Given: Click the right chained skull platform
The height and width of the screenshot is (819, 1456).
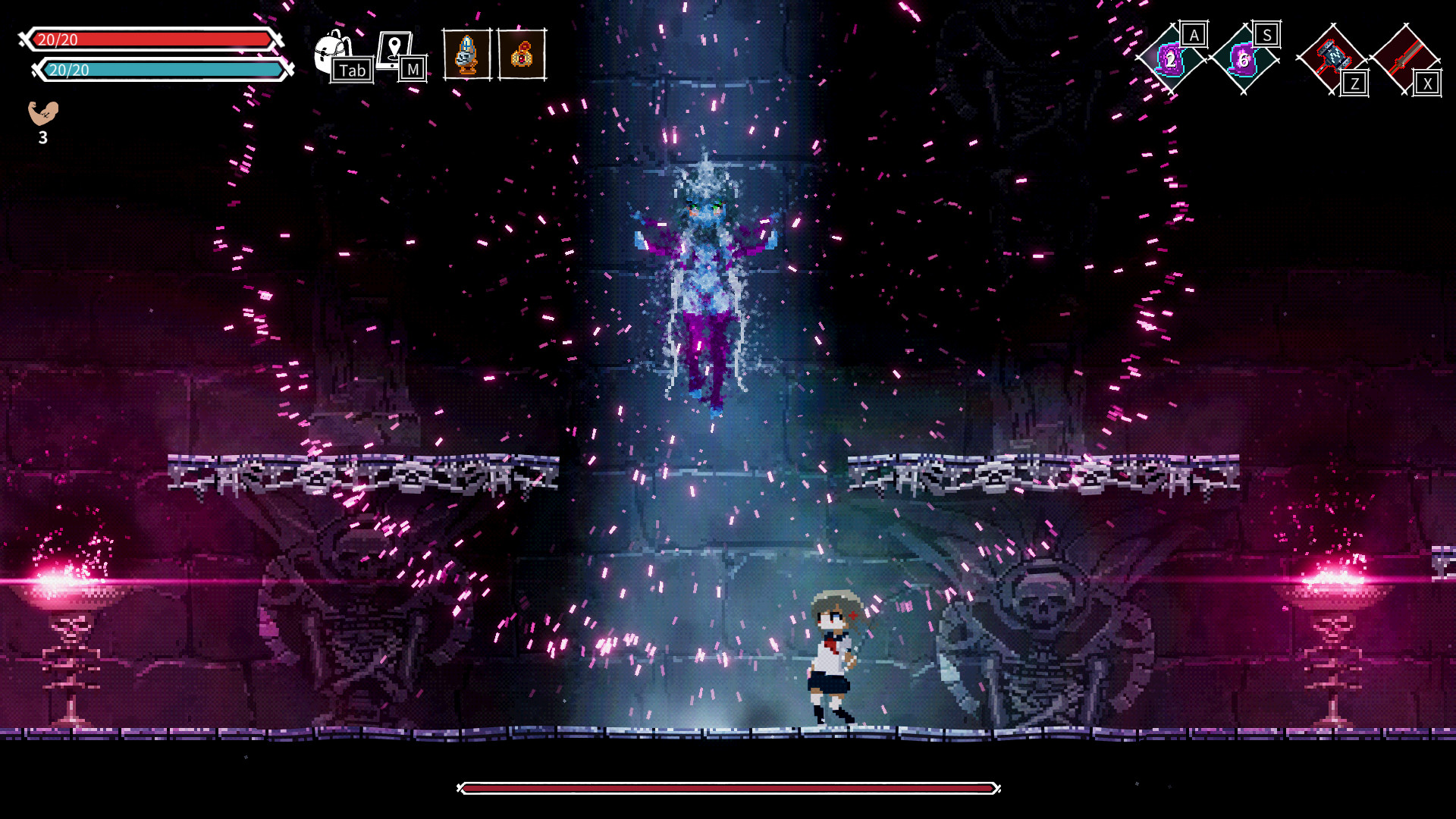Looking at the screenshot, I should pyautogui.click(x=1046, y=470).
